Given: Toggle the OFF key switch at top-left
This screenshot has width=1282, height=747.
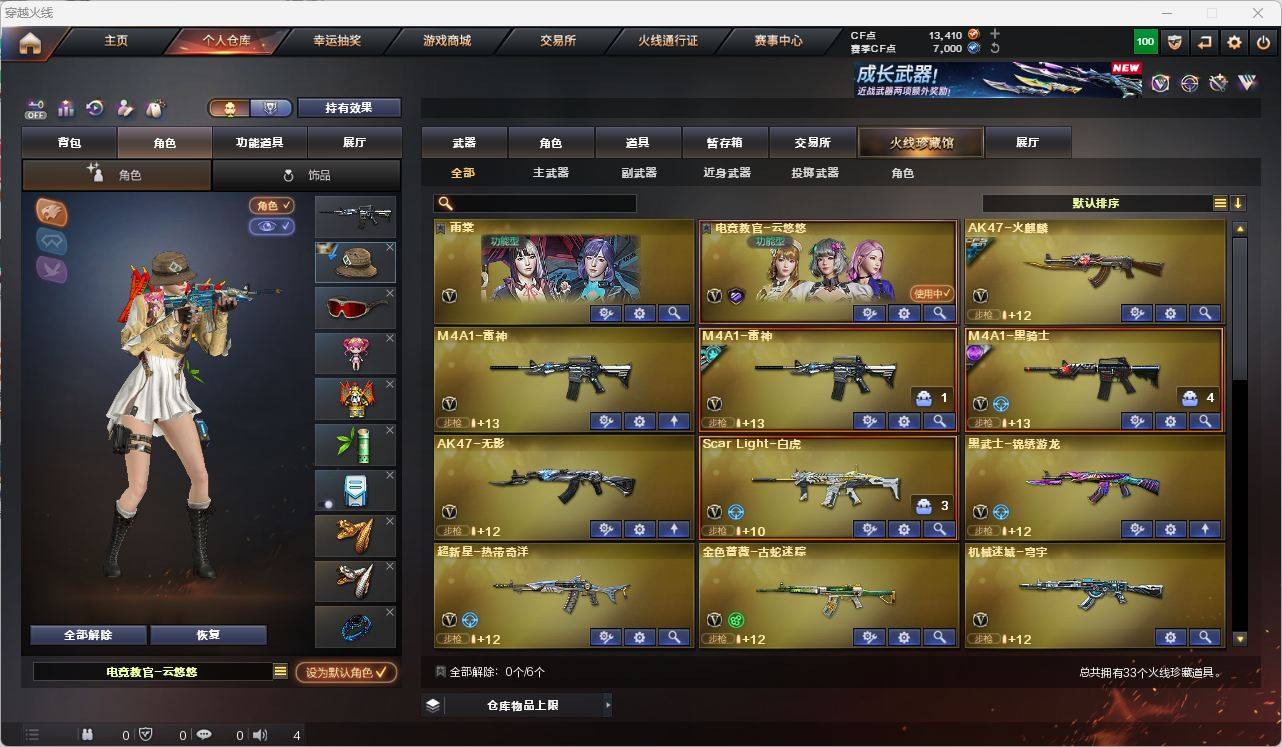Looking at the screenshot, I should [35, 110].
